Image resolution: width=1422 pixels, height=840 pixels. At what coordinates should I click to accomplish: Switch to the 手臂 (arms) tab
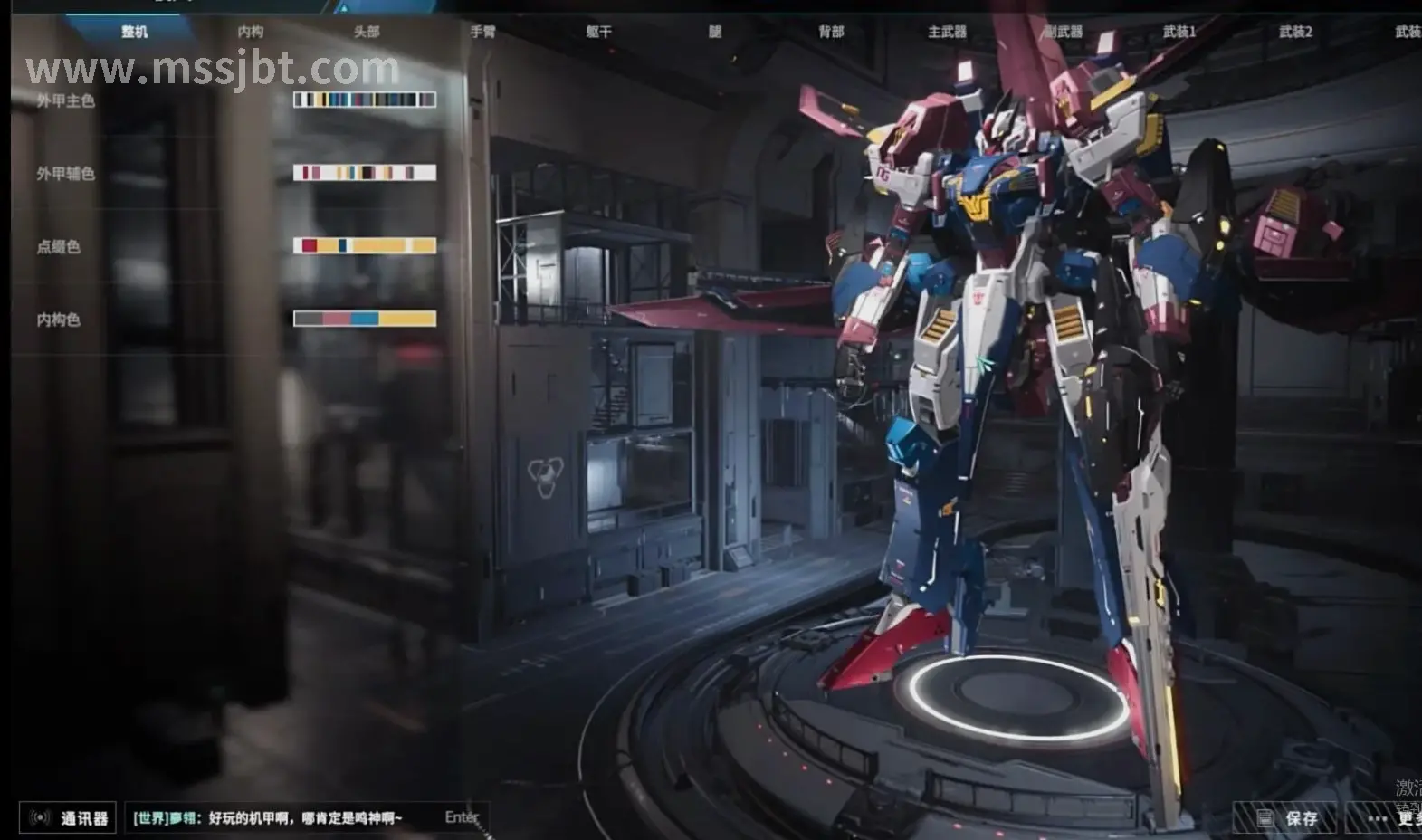482,32
